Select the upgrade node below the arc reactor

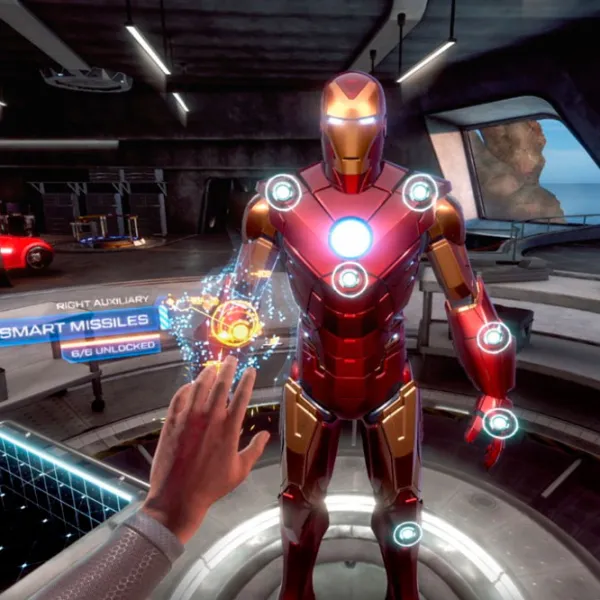(x=349, y=279)
